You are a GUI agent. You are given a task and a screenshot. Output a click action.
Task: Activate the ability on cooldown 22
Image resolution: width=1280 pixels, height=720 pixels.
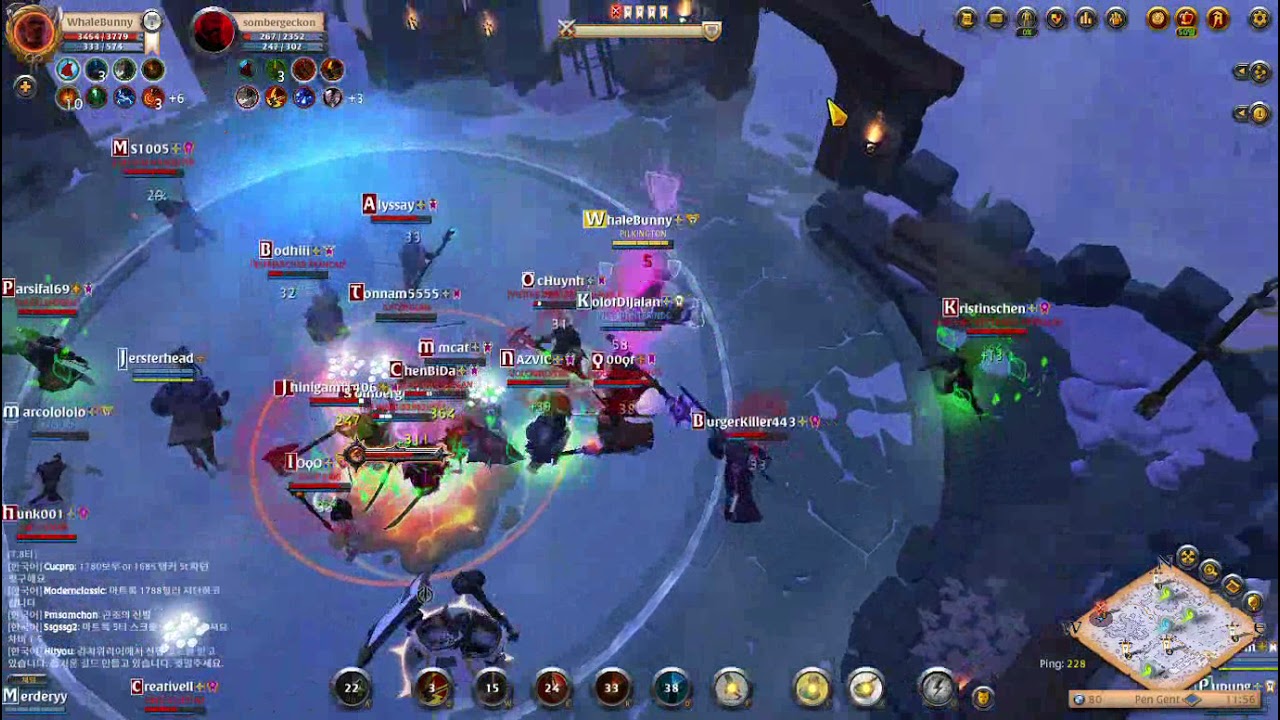coord(352,688)
